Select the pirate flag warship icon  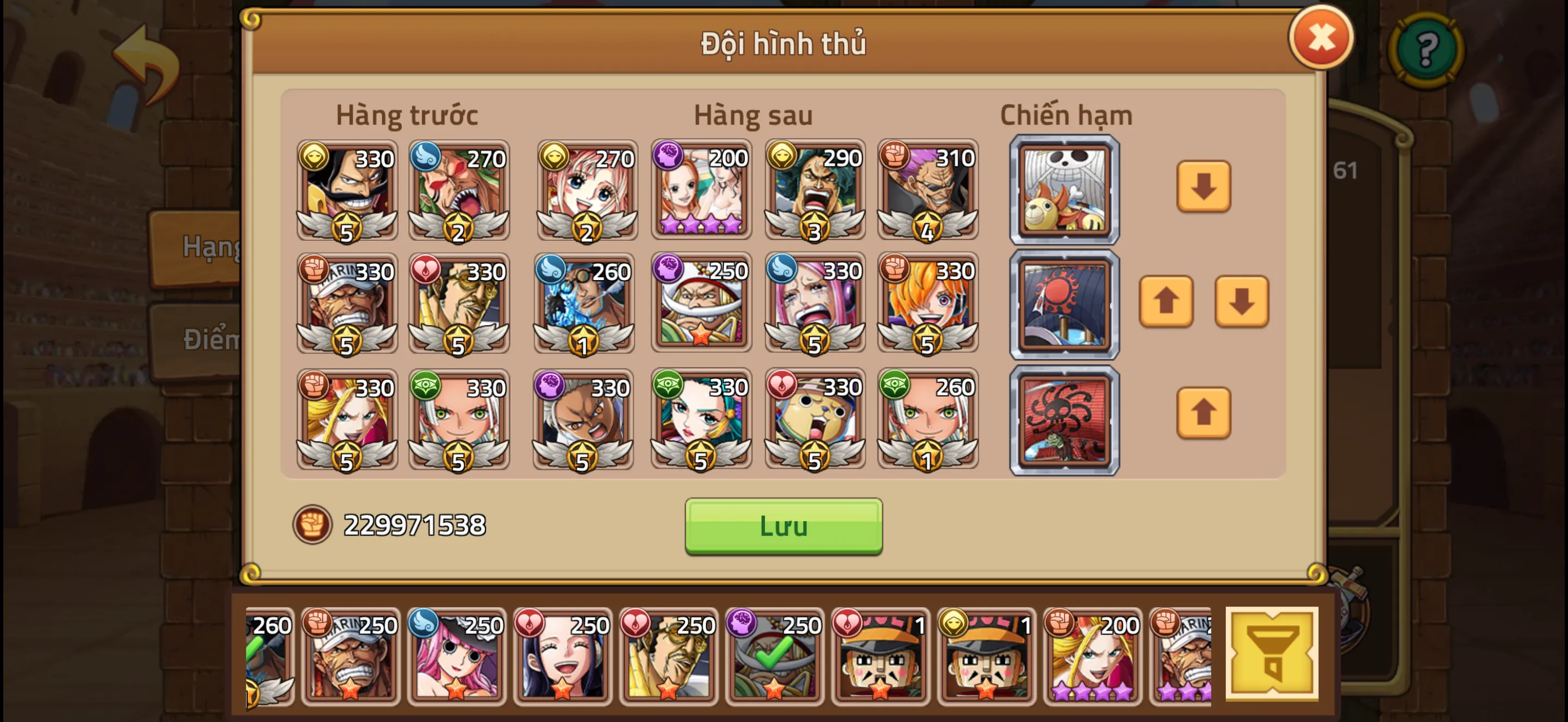[x=1064, y=190]
